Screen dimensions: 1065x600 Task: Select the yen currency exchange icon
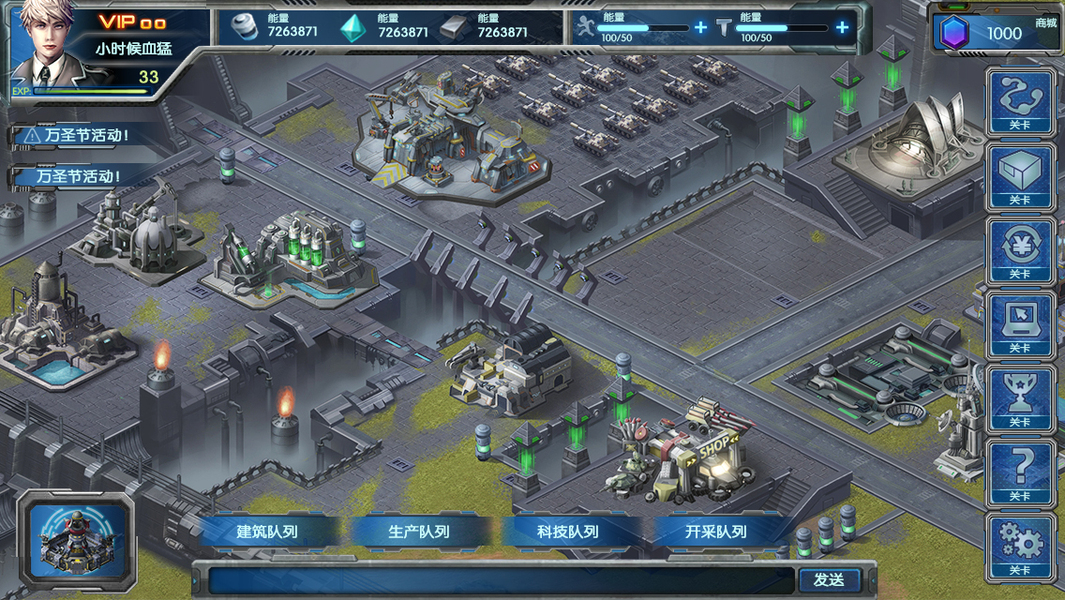1019,249
